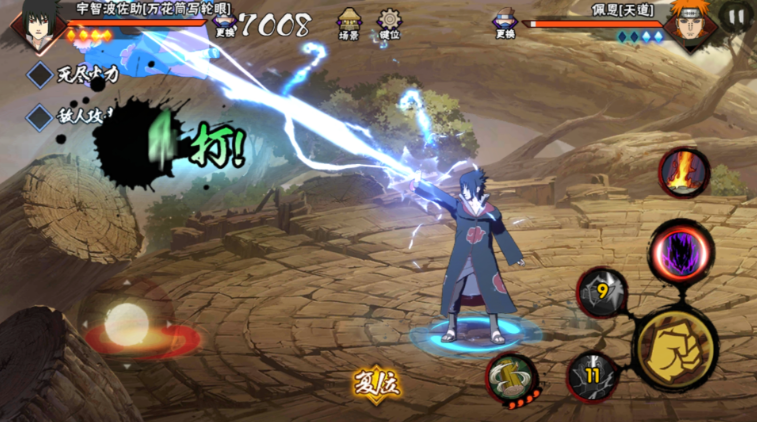Toggle the 无尽查克拉 training option
The image size is (757, 422).
point(40,74)
